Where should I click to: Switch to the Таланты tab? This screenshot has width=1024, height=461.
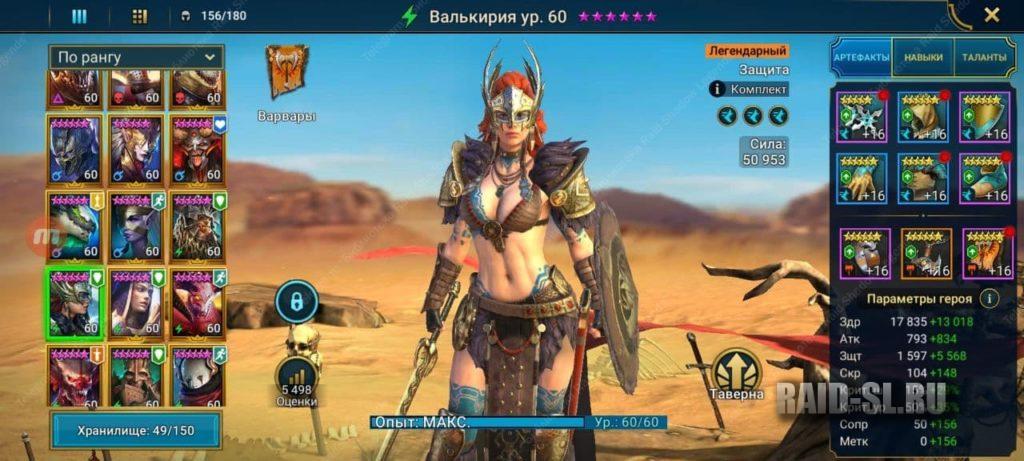point(985,58)
